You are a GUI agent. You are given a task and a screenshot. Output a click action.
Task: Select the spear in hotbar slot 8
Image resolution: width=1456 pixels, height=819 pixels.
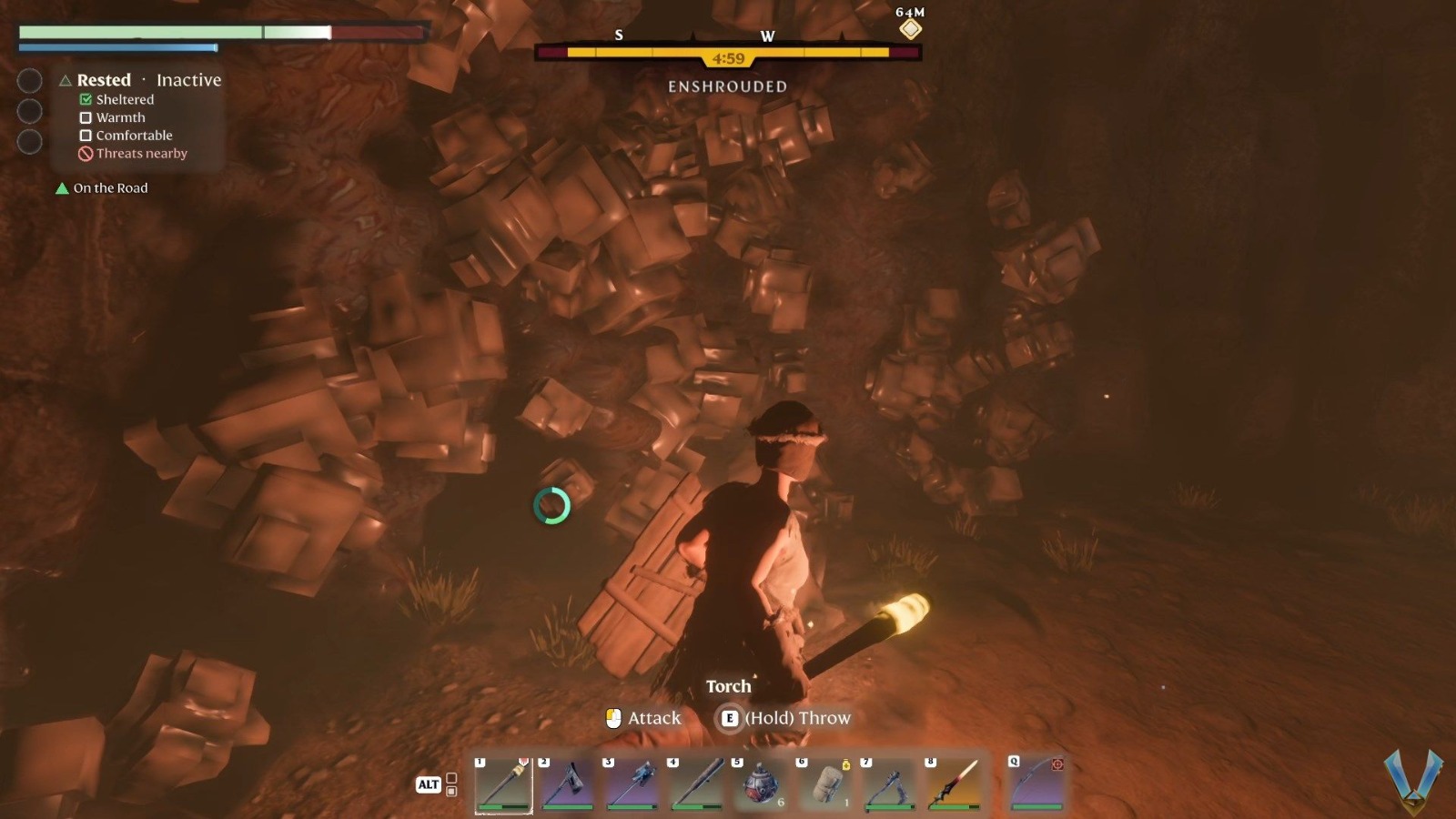click(953, 783)
